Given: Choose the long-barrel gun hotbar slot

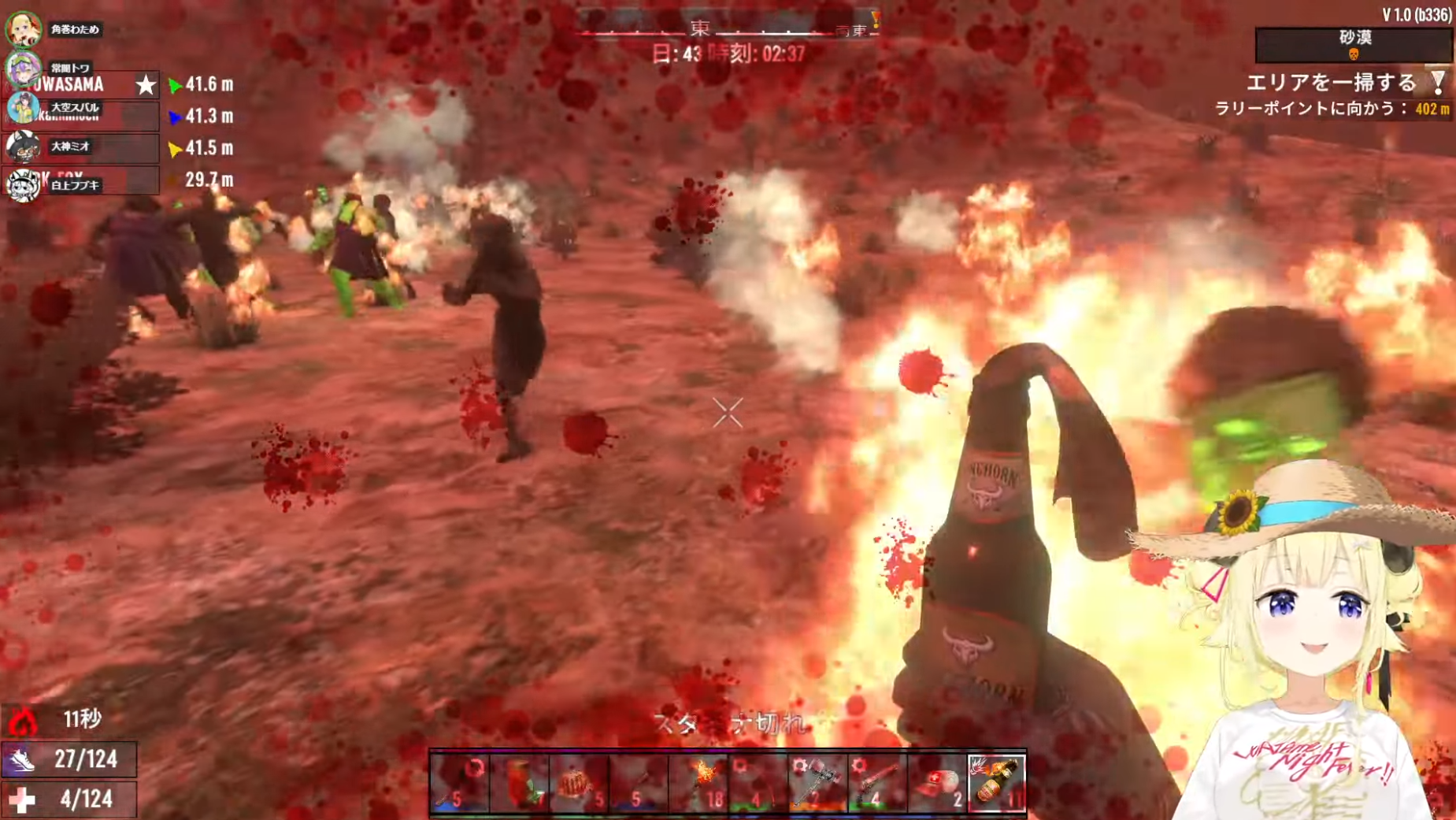Looking at the screenshot, I should click(876, 782).
